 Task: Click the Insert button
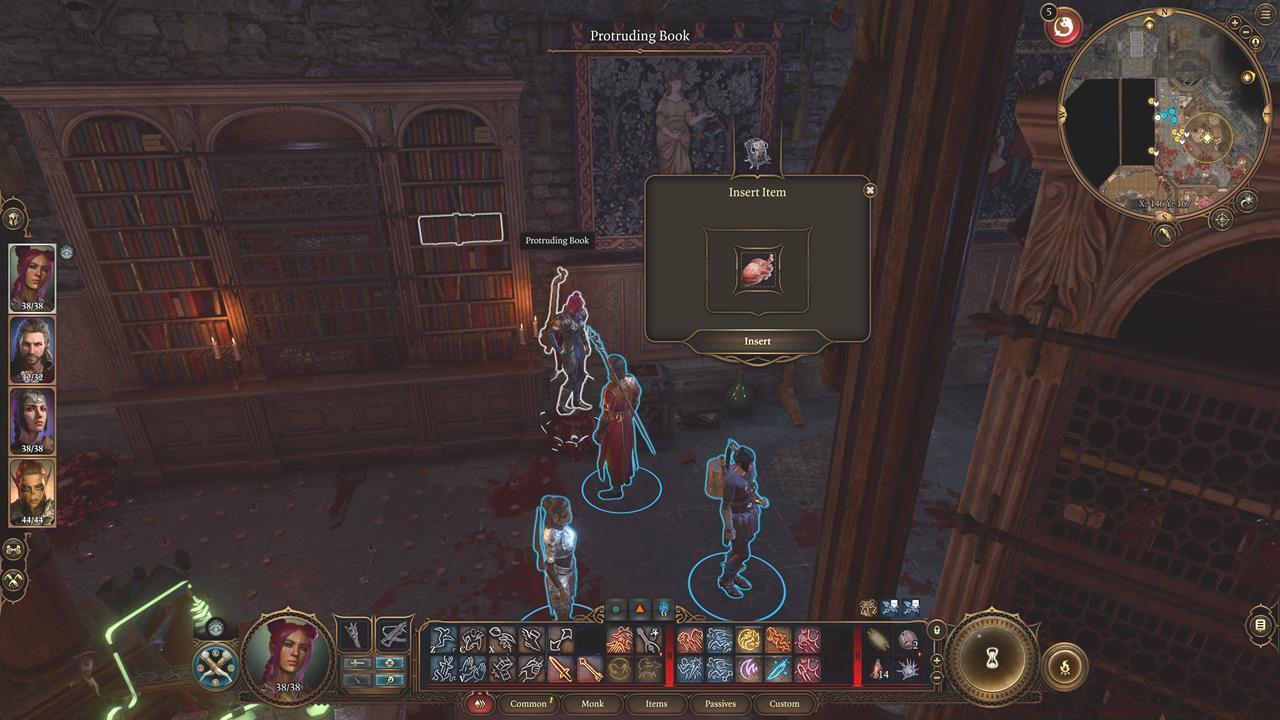pyautogui.click(x=757, y=342)
